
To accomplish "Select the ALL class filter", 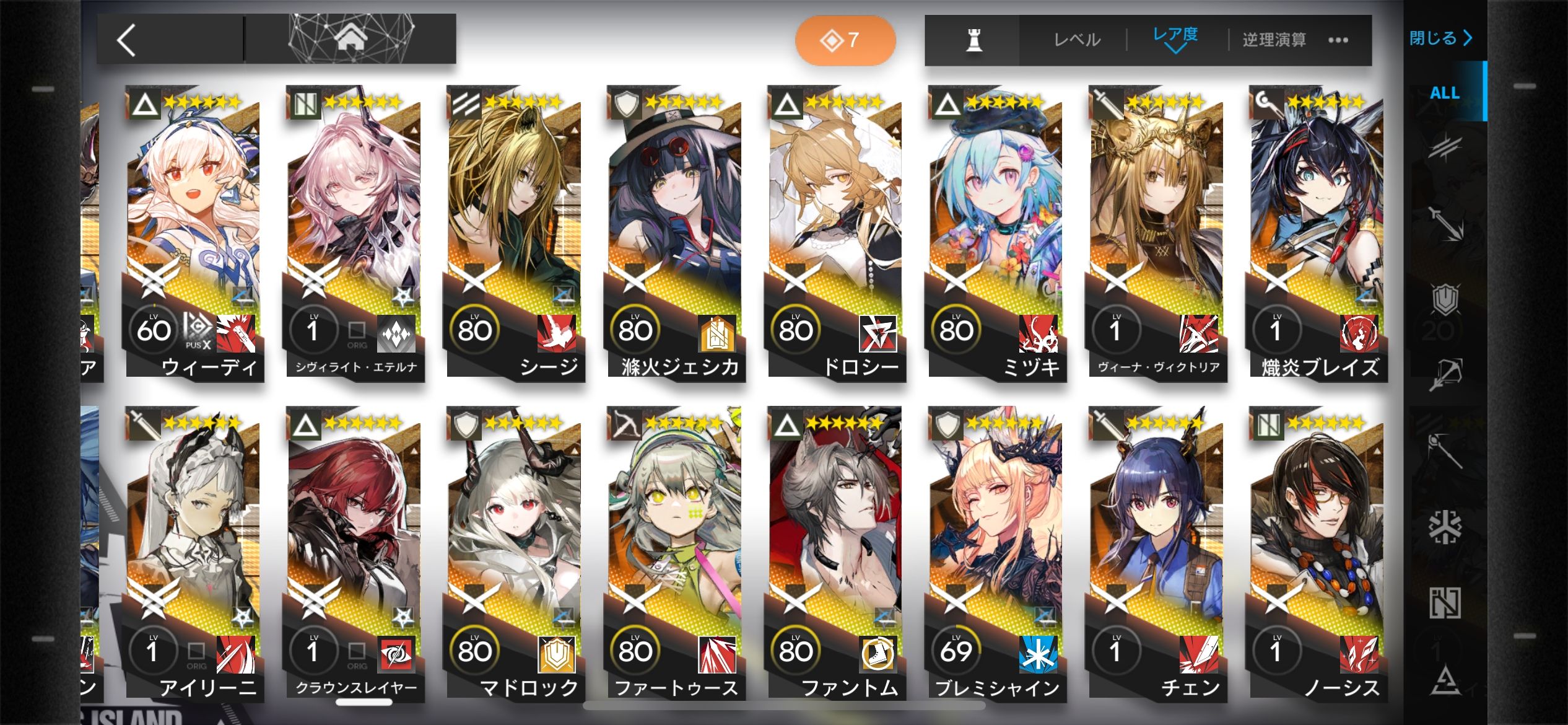I will pos(1444,93).
